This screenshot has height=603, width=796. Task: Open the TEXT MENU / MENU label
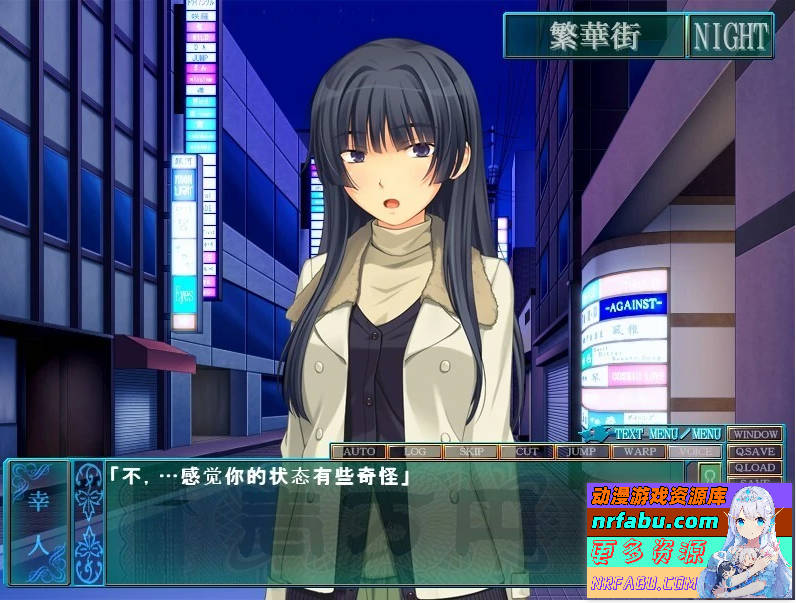click(x=667, y=434)
